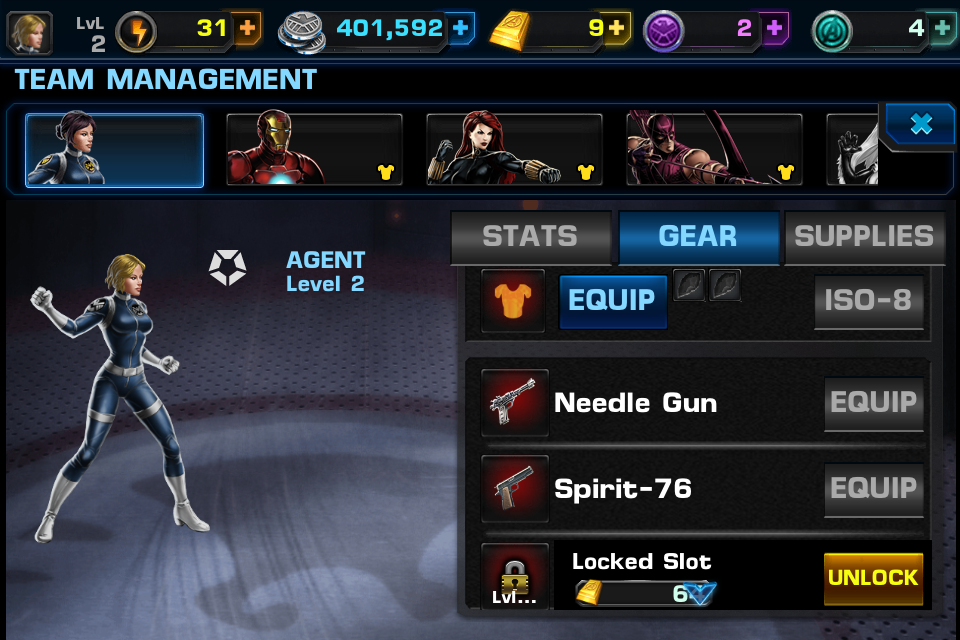
Task: Add more teal Avengers-logo currency
Action: click(942, 29)
